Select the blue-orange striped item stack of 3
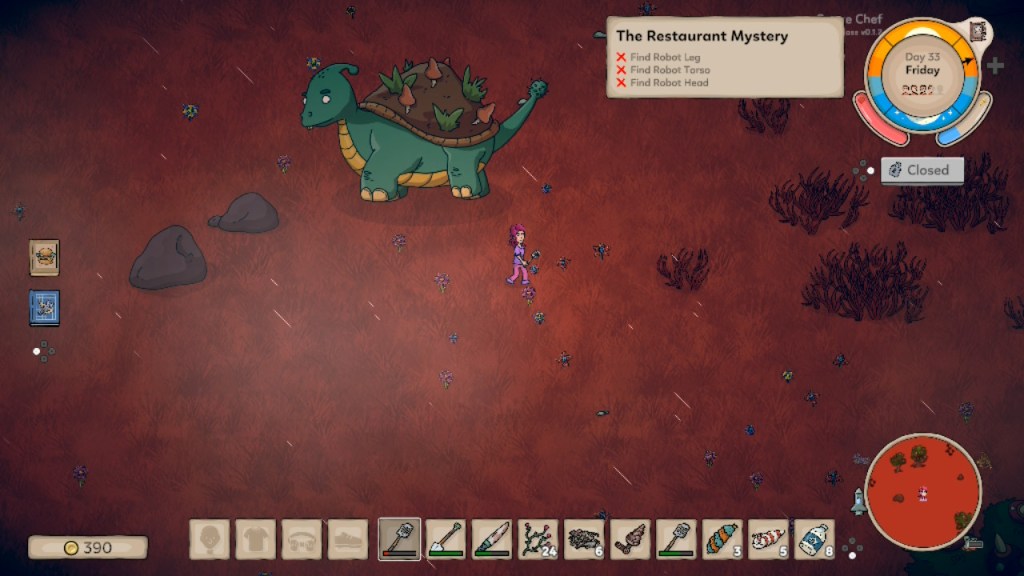The width and height of the screenshot is (1024, 576). tap(723, 539)
